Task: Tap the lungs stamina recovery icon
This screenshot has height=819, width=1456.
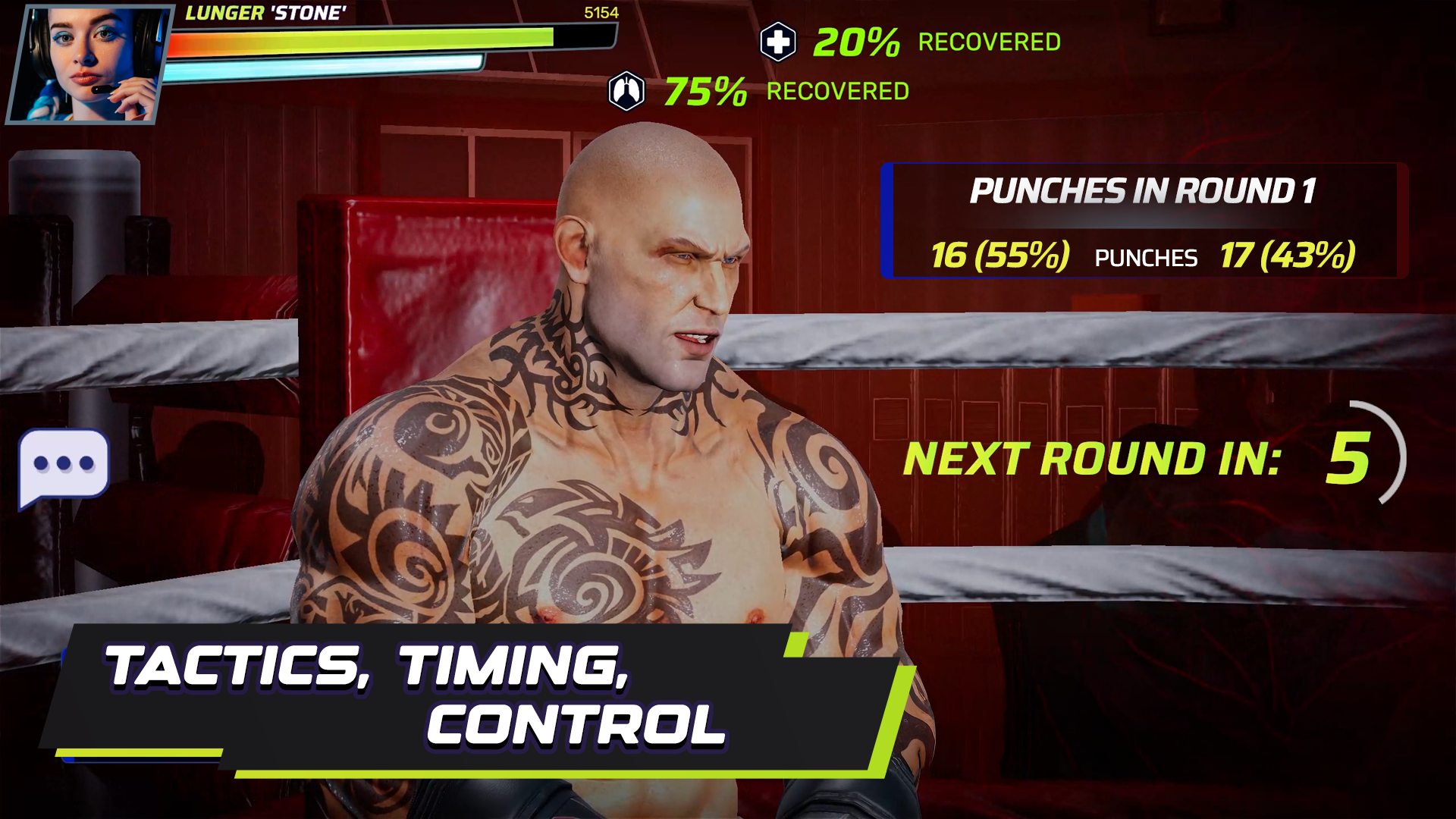Action: coord(628,91)
